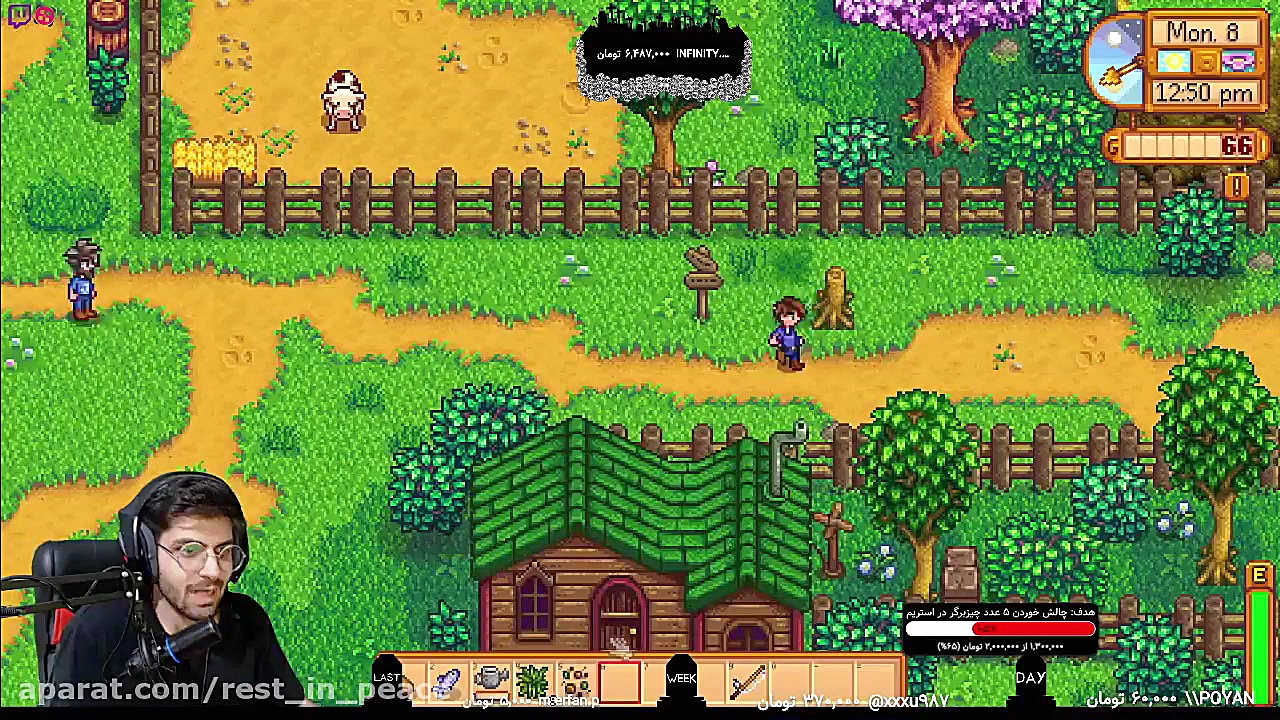Select the currently highlighted empty toolbar slot
The width and height of the screenshot is (1280, 720).
(621, 680)
